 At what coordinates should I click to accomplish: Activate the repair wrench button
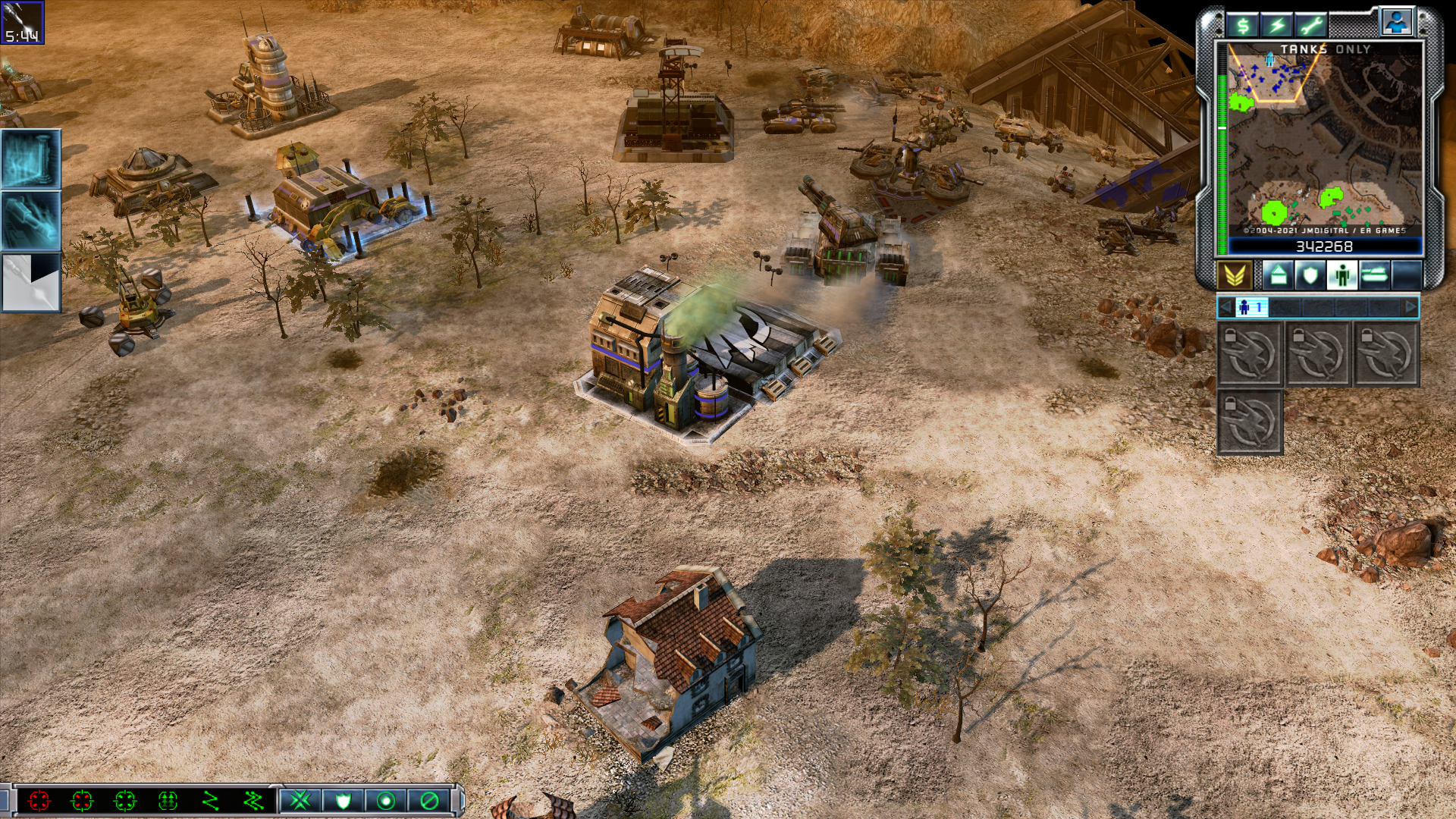click(1311, 26)
